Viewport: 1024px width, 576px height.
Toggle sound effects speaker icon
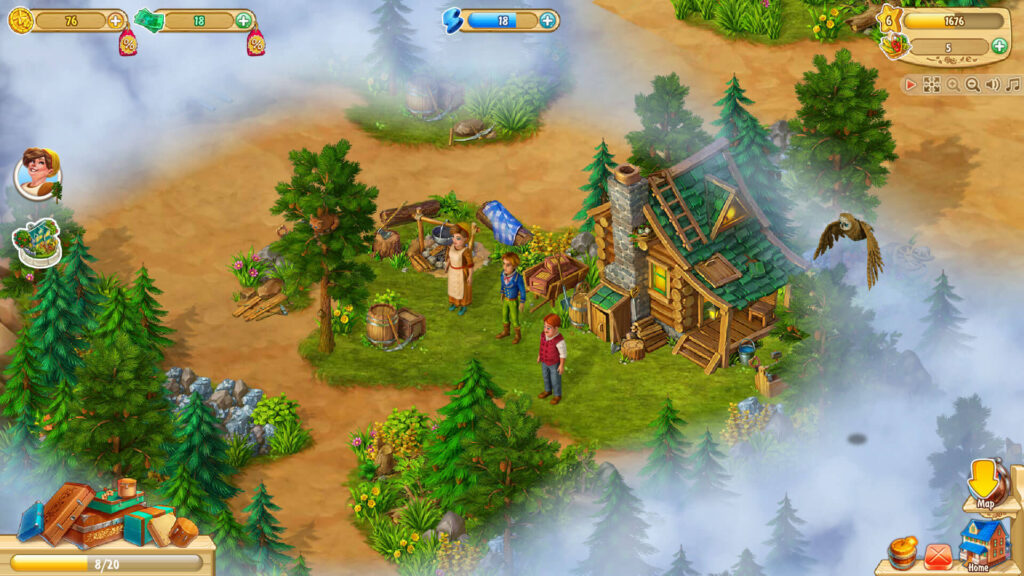pos(992,85)
